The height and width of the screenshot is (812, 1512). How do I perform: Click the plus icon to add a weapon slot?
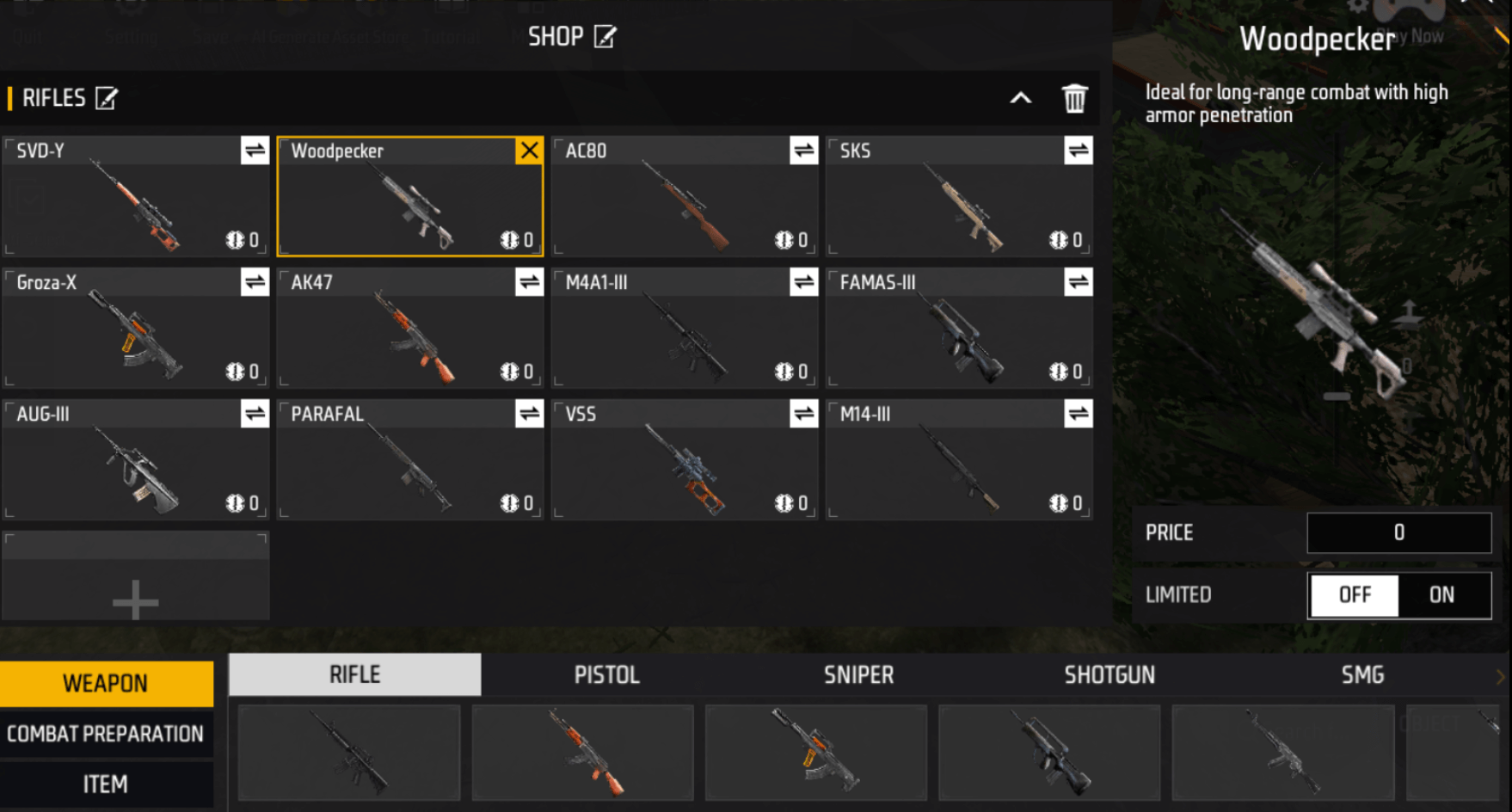[135, 601]
